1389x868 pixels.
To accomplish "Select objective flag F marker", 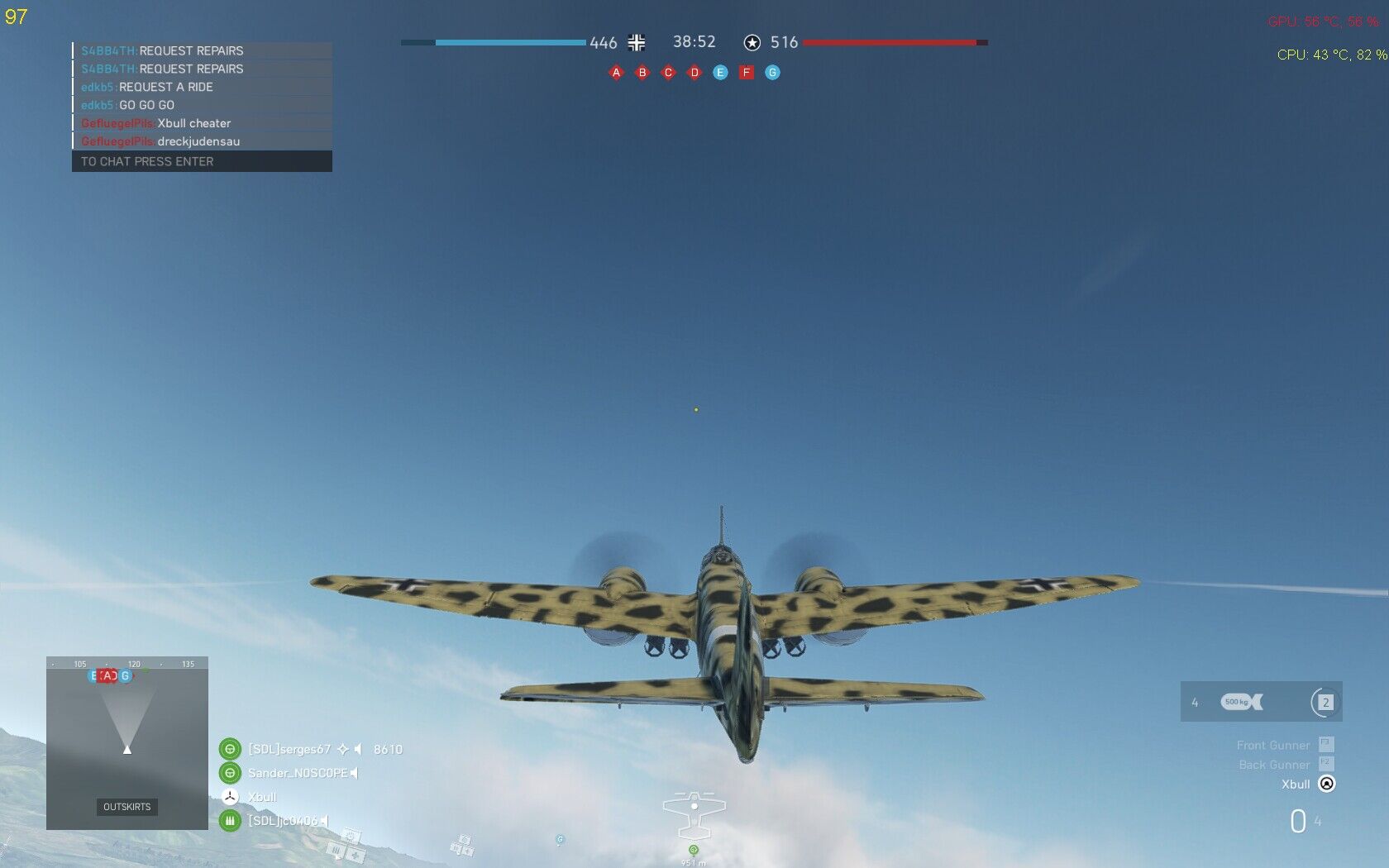I will tap(747, 73).
